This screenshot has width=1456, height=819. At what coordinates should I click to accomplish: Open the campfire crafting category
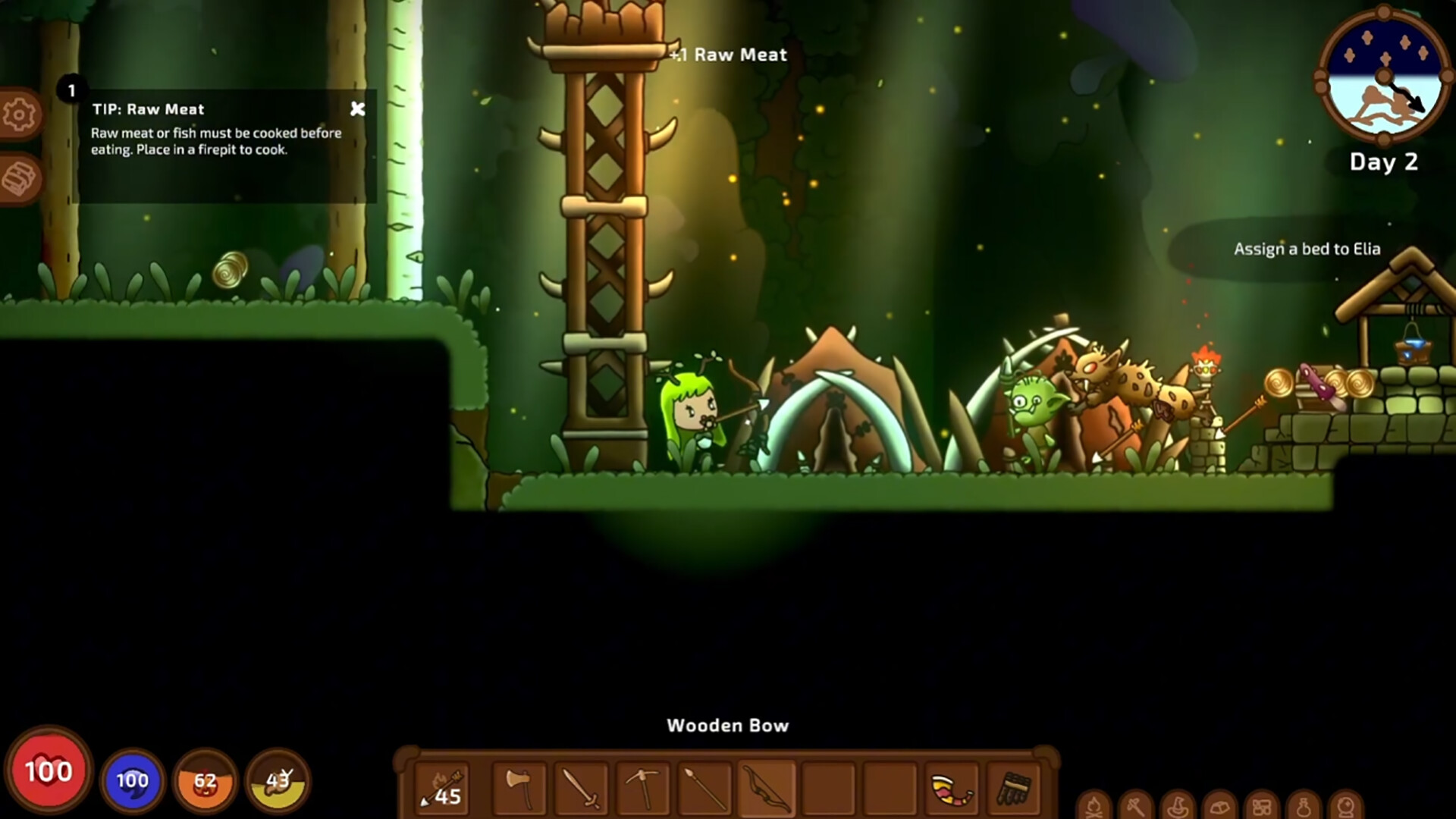click(x=1093, y=805)
